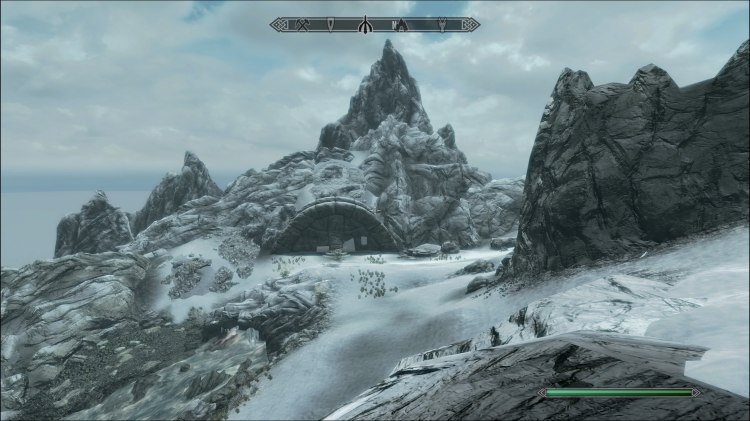
Task: Click the mountain-shaped compass marker
Action: [x=401, y=24]
